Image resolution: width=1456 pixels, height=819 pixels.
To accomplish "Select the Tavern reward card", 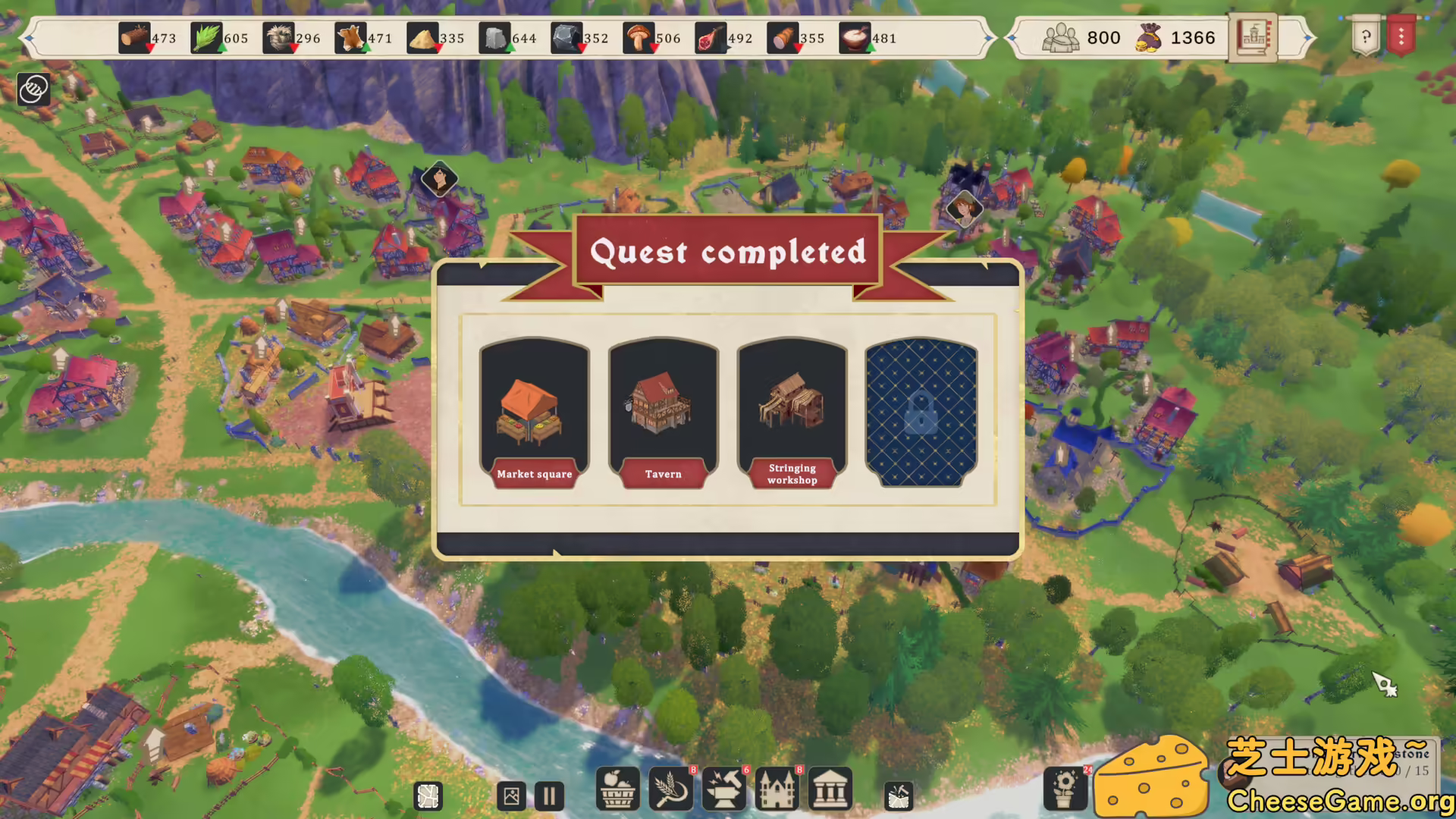I will (663, 413).
